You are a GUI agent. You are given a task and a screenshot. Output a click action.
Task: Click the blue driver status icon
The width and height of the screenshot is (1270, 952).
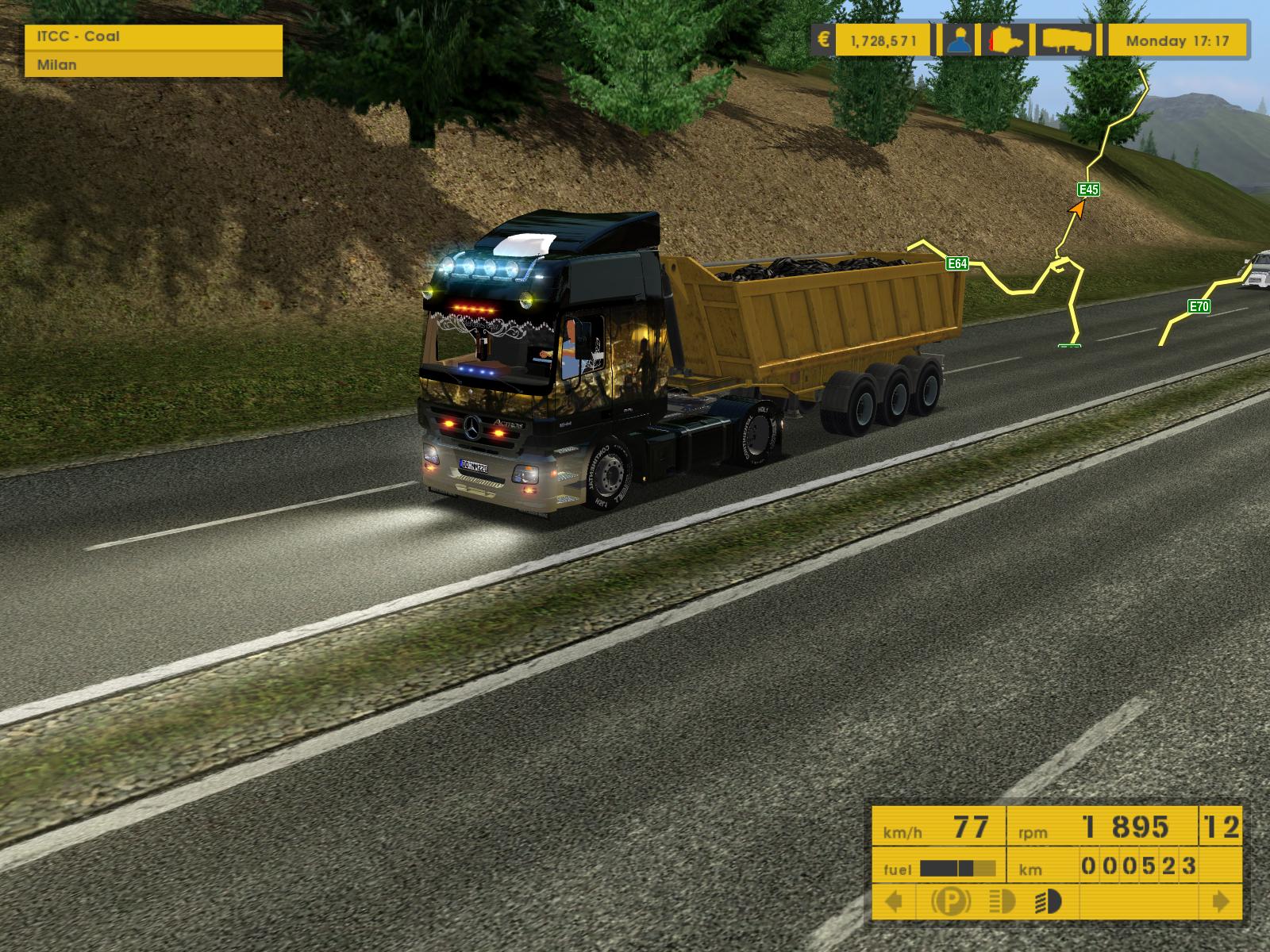coord(962,40)
